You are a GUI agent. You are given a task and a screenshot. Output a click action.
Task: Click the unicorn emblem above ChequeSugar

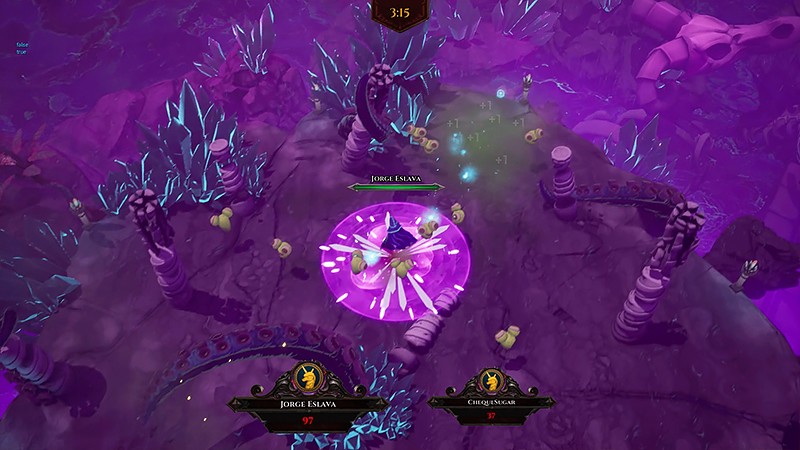(x=491, y=381)
